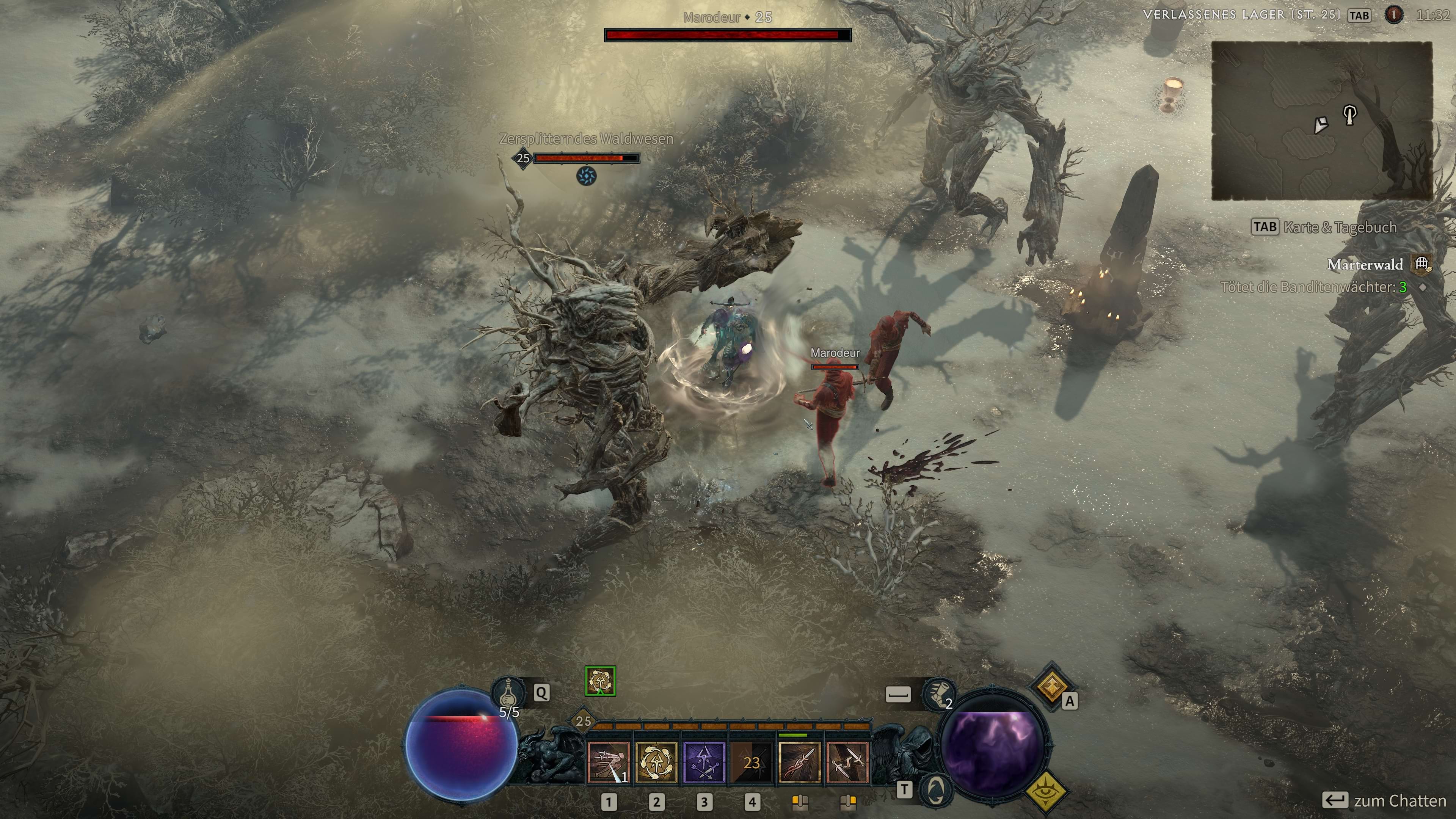Click the dungeon gate icon beside Marterwald
The image size is (1456, 819).
1421,264
